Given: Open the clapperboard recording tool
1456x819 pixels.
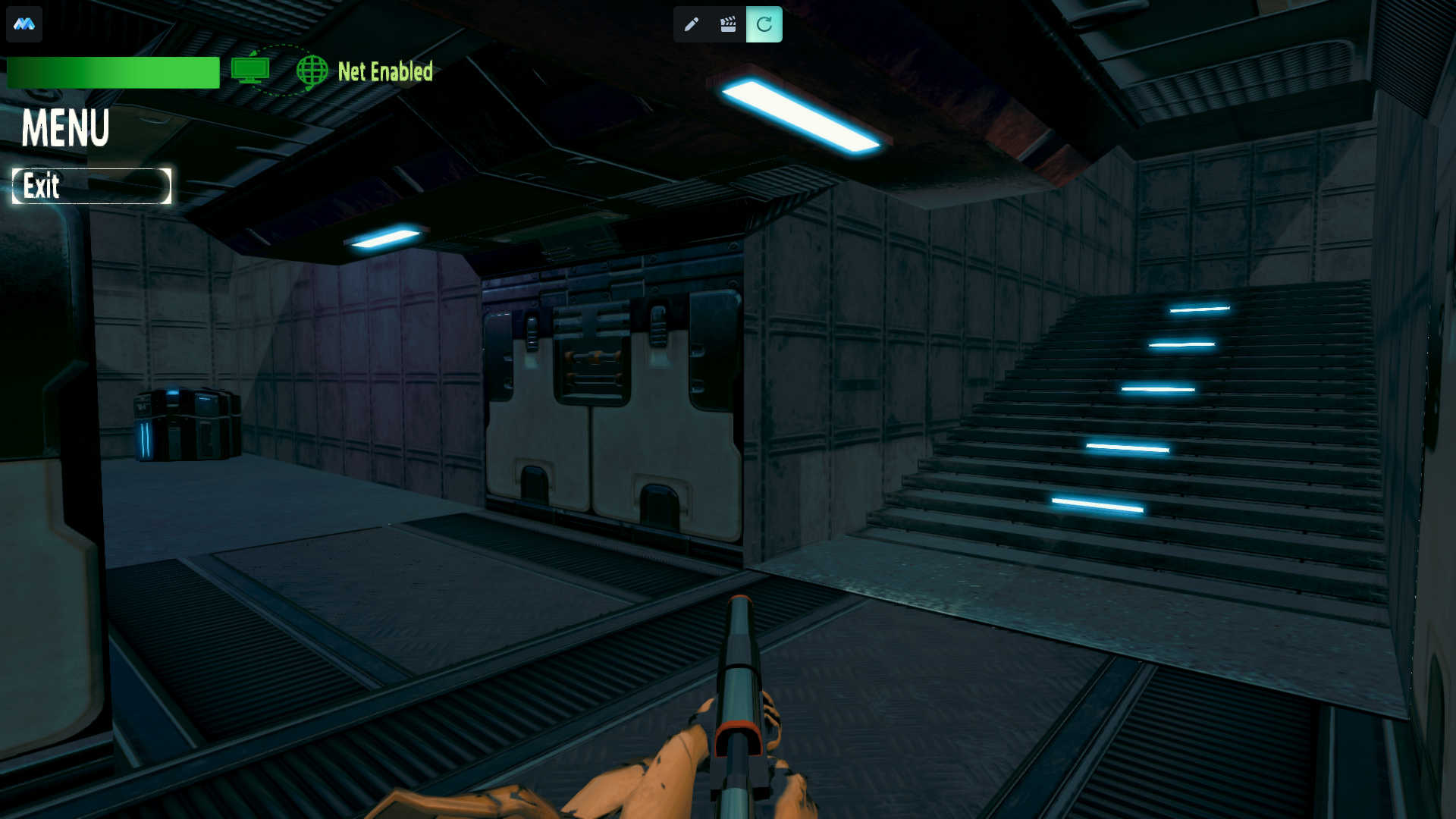Looking at the screenshot, I should [728, 24].
